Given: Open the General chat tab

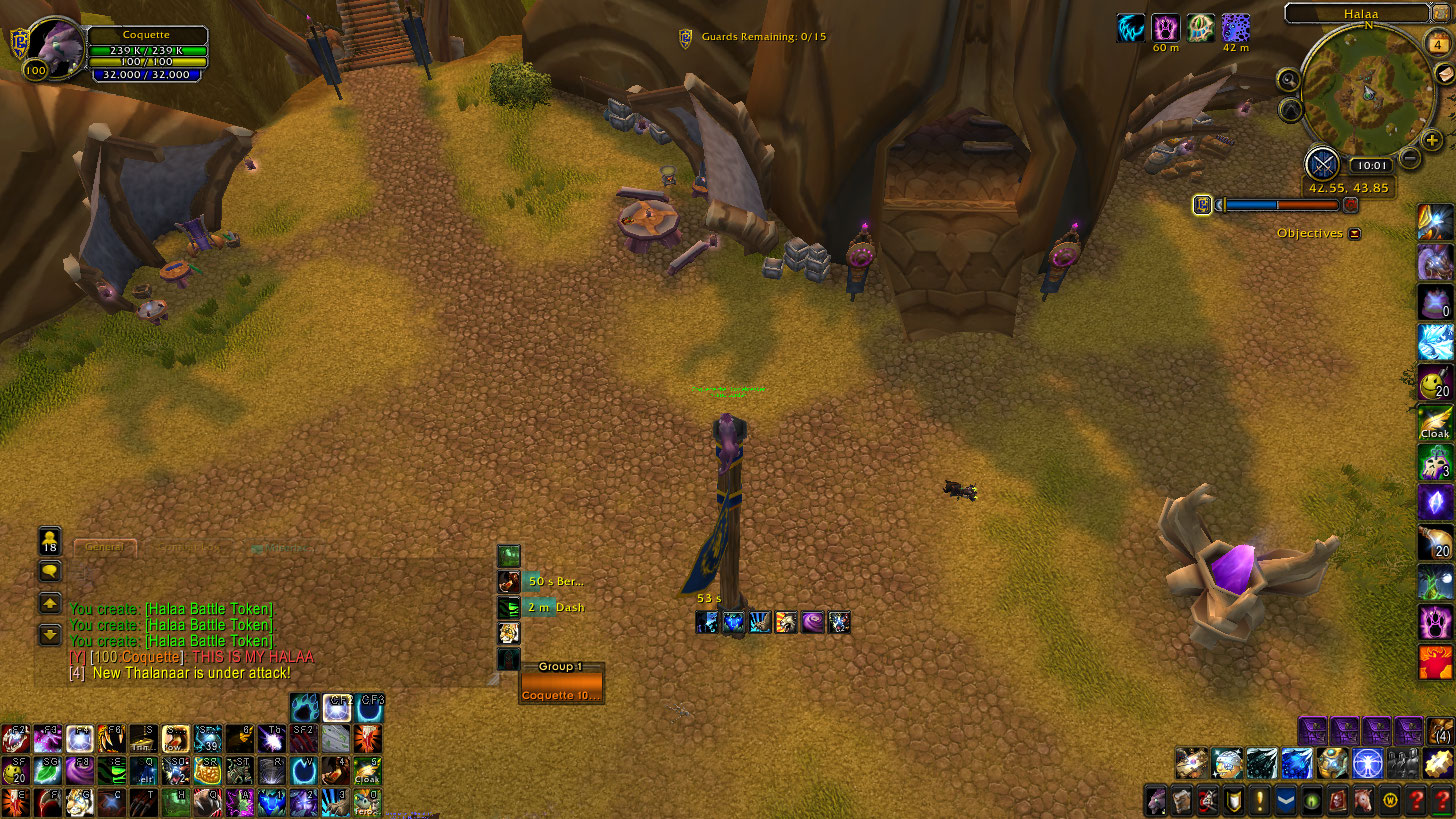Looking at the screenshot, I should (x=104, y=547).
